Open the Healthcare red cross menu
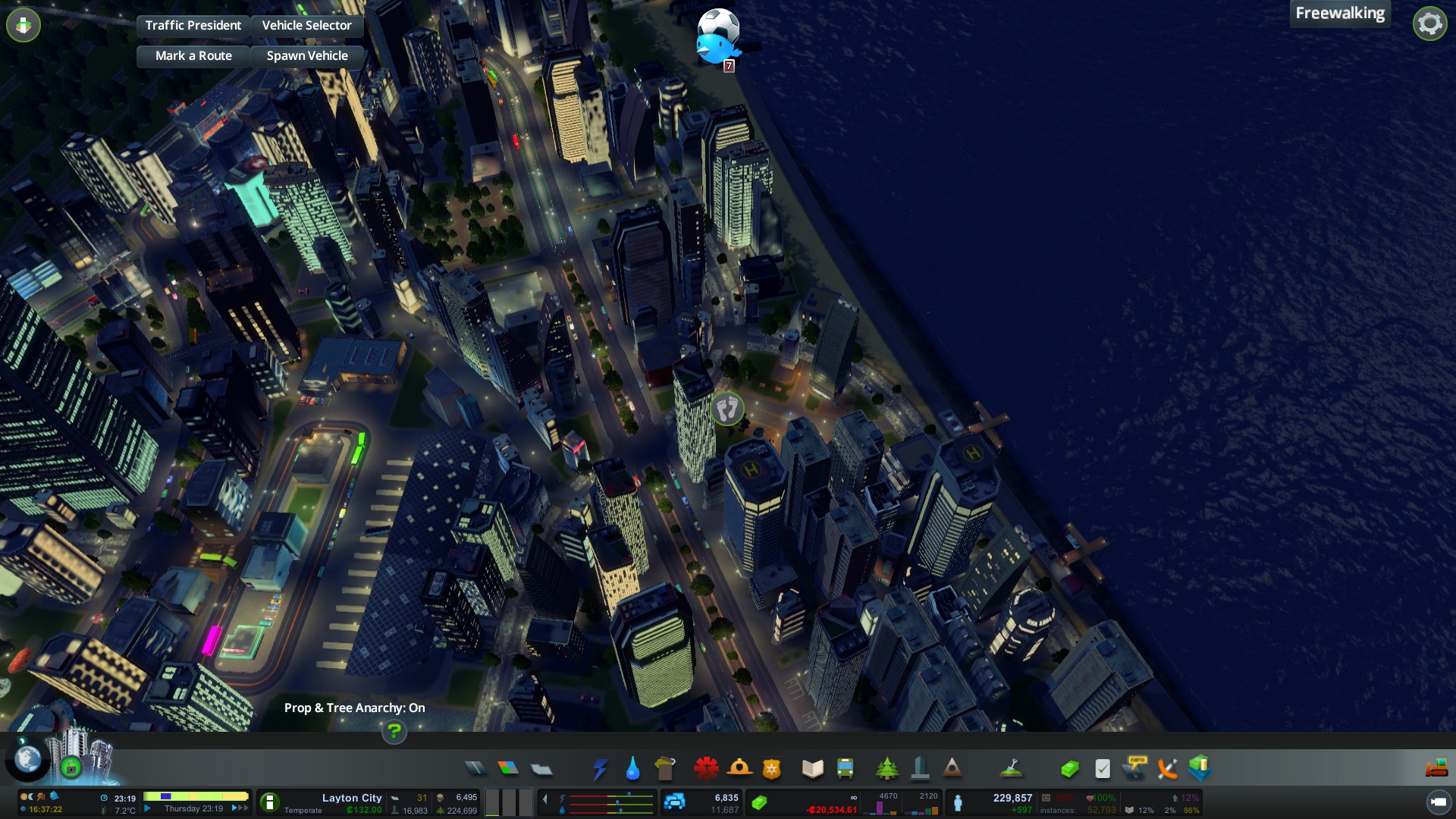Image resolution: width=1456 pixels, height=819 pixels. pyautogui.click(x=706, y=769)
